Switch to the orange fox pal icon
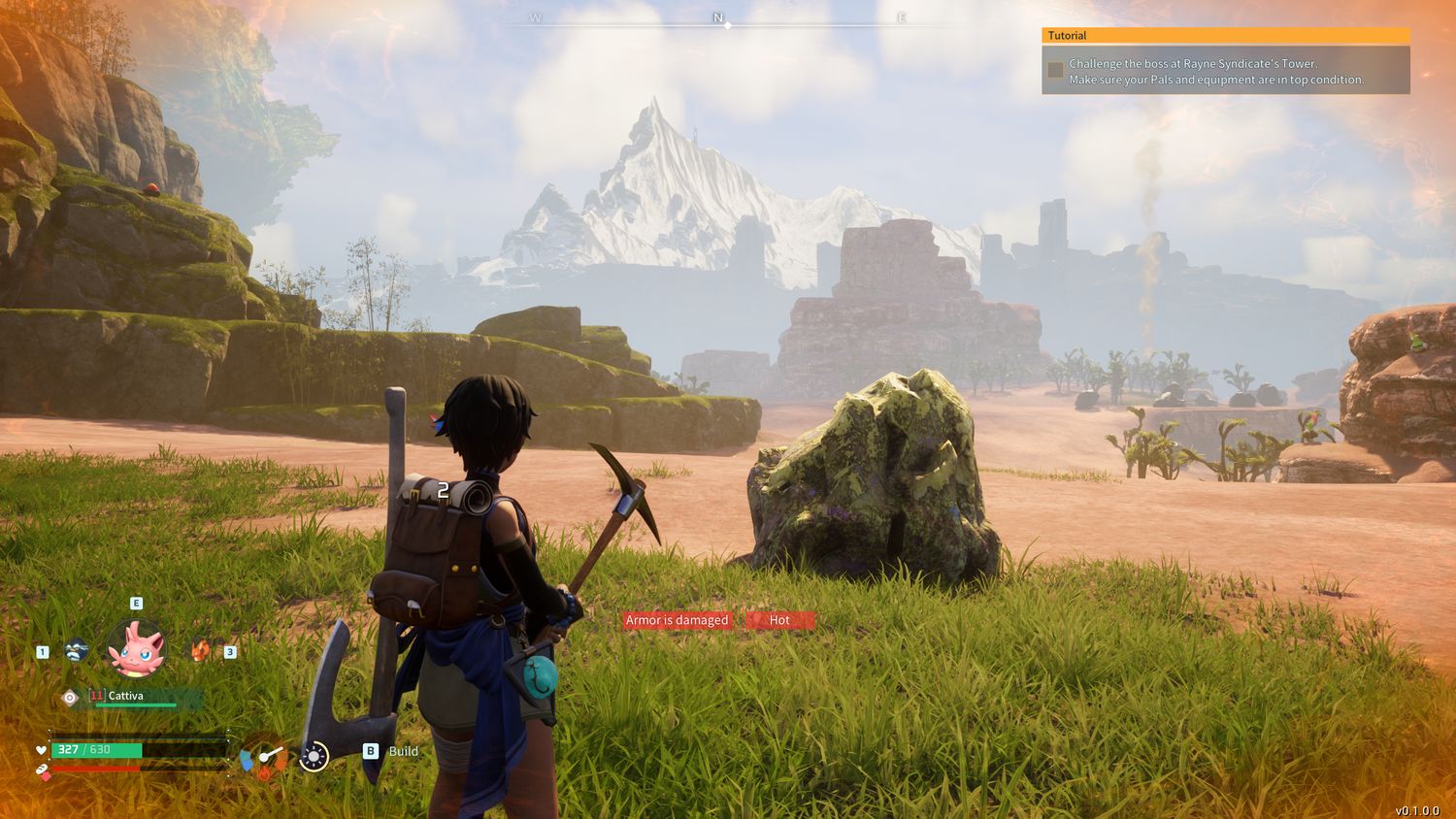The height and width of the screenshot is (819, 1456). (200, 650)
